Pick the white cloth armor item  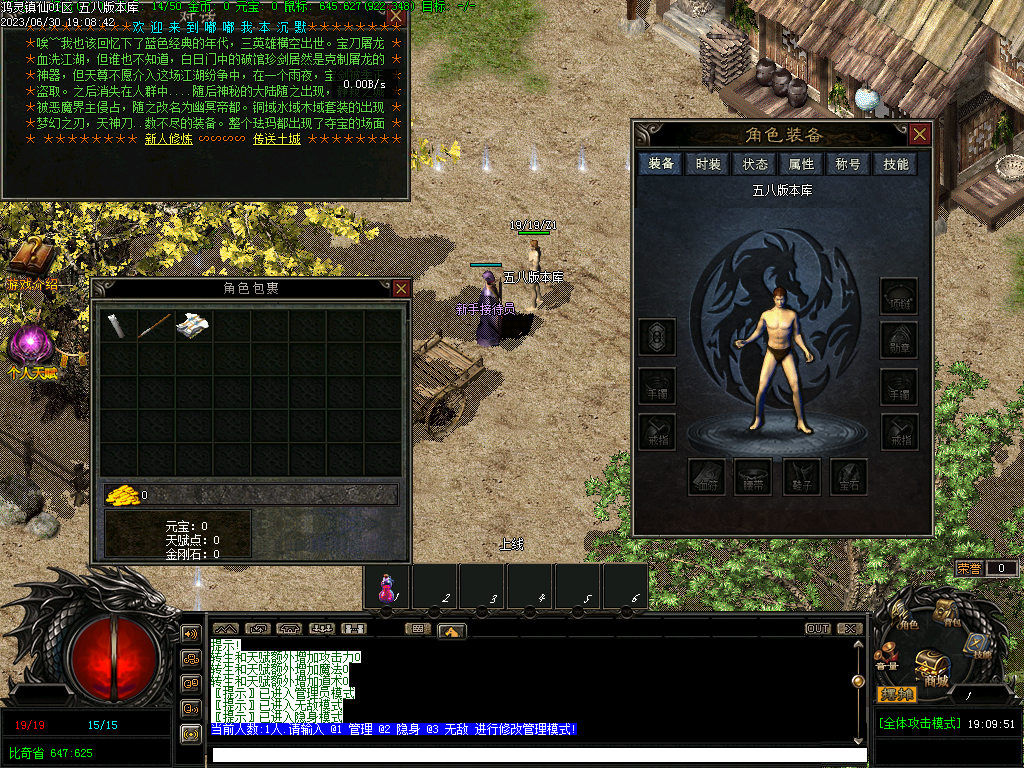tap(192, 325)
